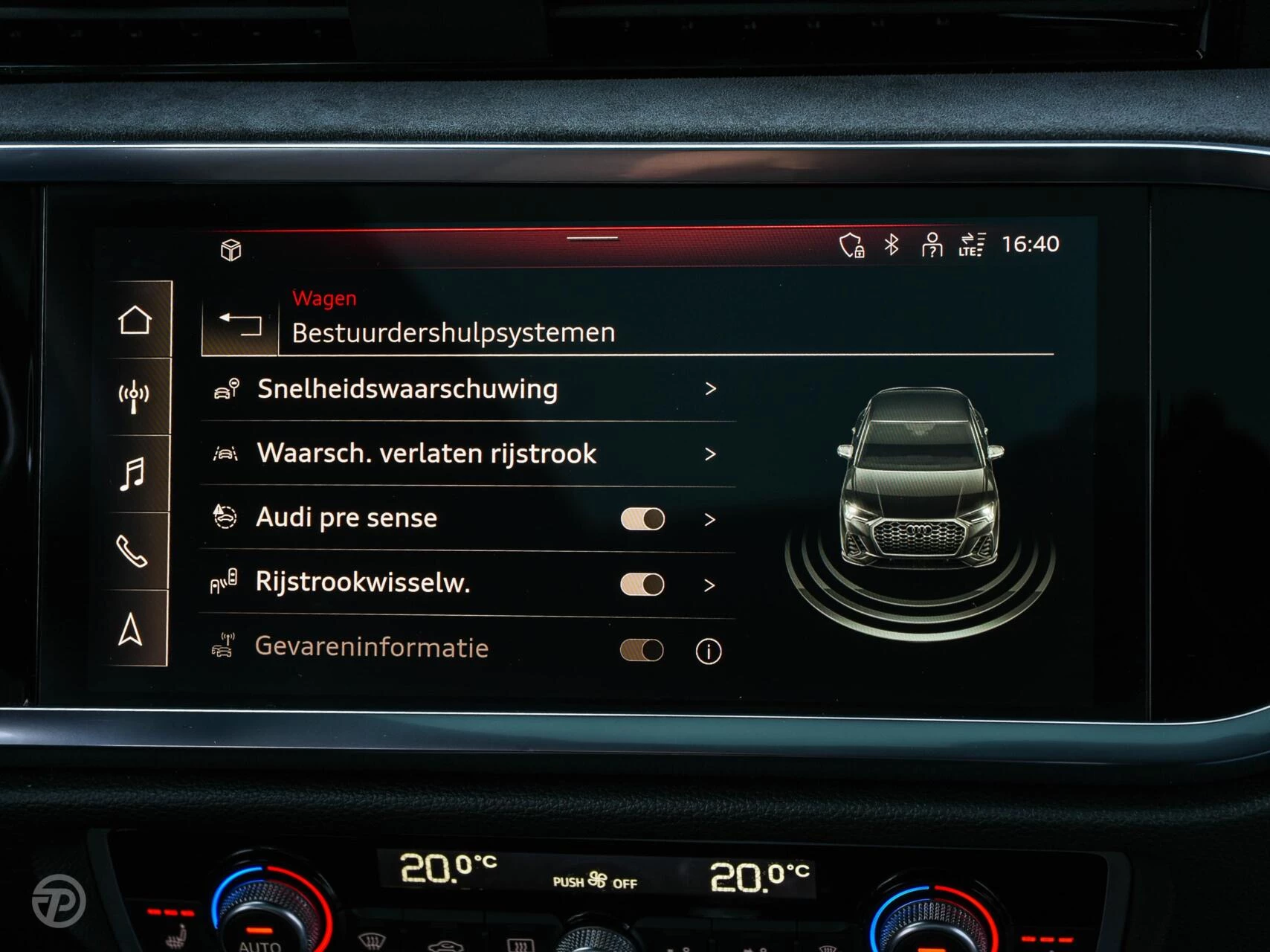Open the Bestuurdershulpsystemen heading
Image resolution: width=1270 pixels, height=952 pixels.
(453, 332)
